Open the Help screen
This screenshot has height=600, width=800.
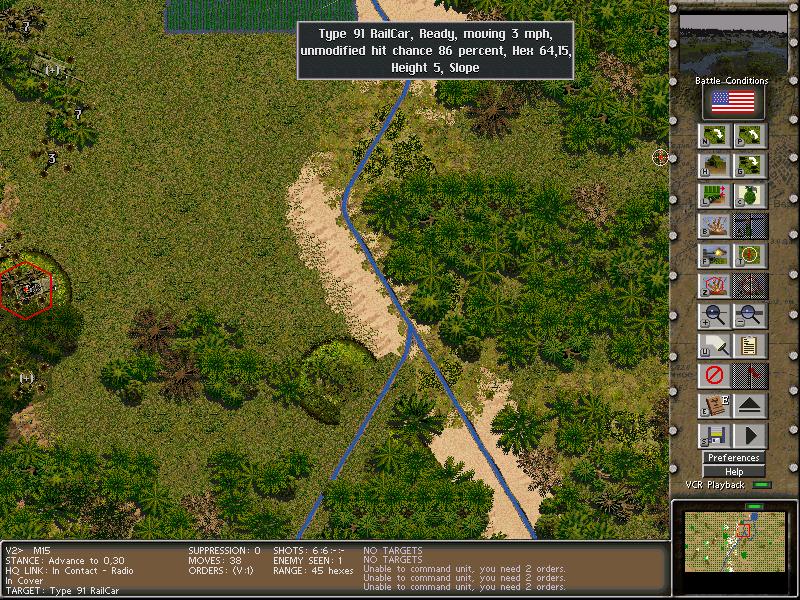[733, 472]
